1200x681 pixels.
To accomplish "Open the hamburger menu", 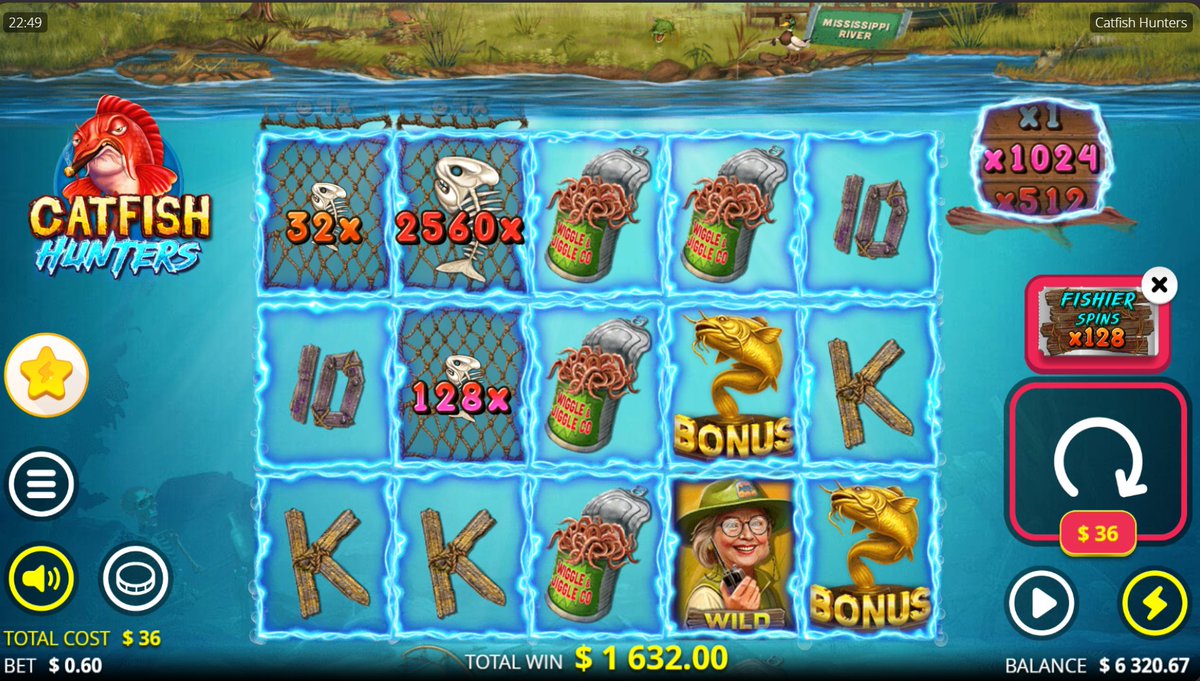I will 41,485.
